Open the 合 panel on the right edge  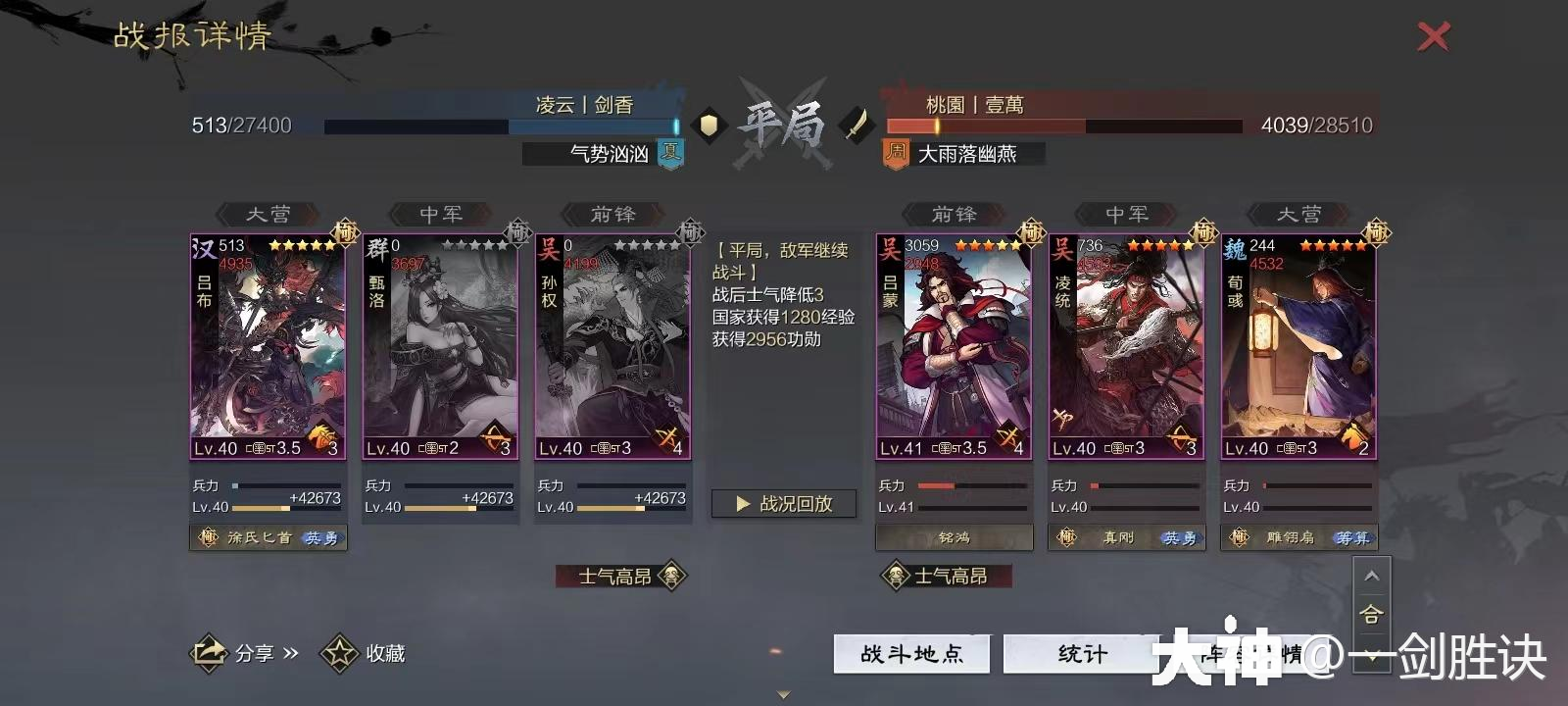[1370, 613]
